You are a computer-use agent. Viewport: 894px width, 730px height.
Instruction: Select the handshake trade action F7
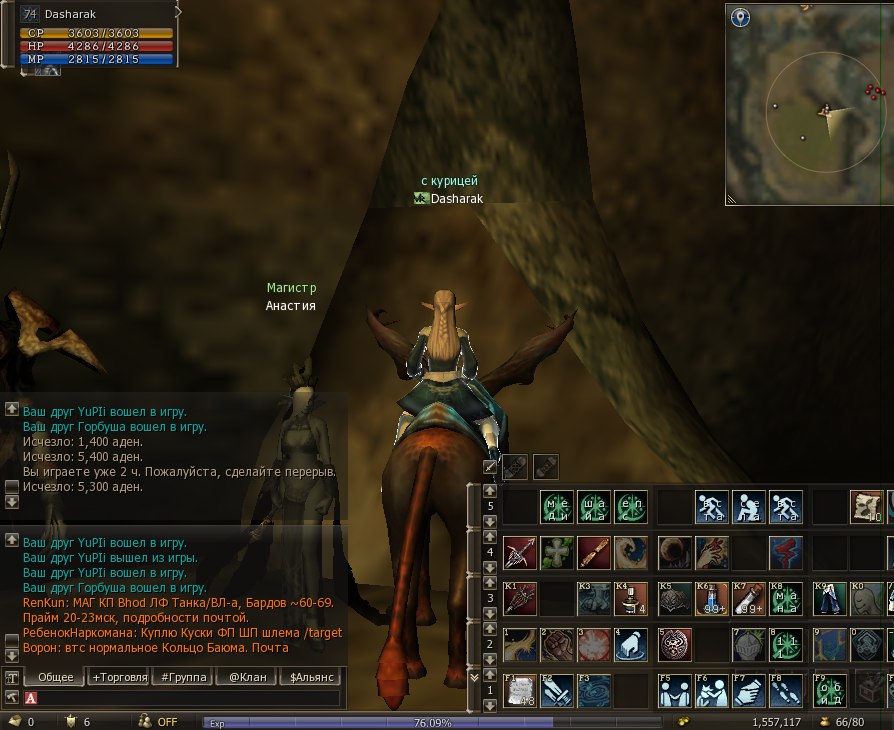point(750,691)
